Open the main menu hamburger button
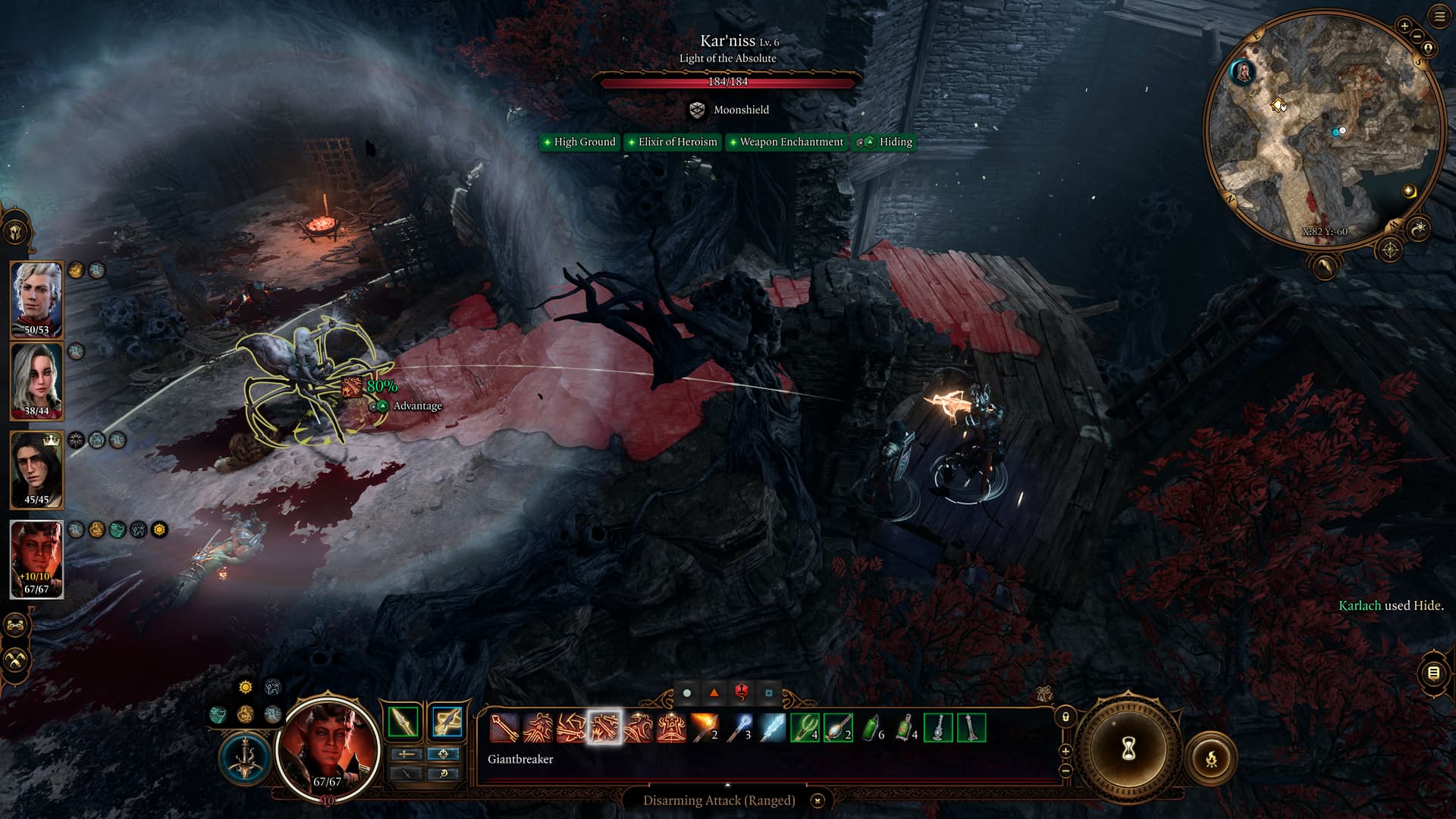This screenshot has height=819, width=1456. coord(1439,16)
